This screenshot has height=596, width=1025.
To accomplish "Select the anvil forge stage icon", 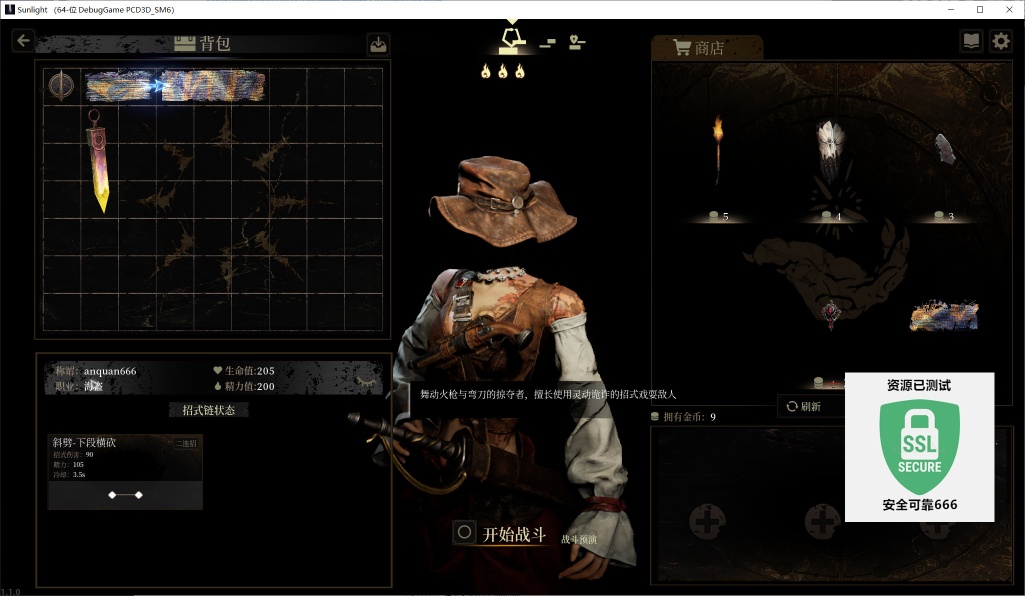I will pyautogui.click(x=513, y=39).
